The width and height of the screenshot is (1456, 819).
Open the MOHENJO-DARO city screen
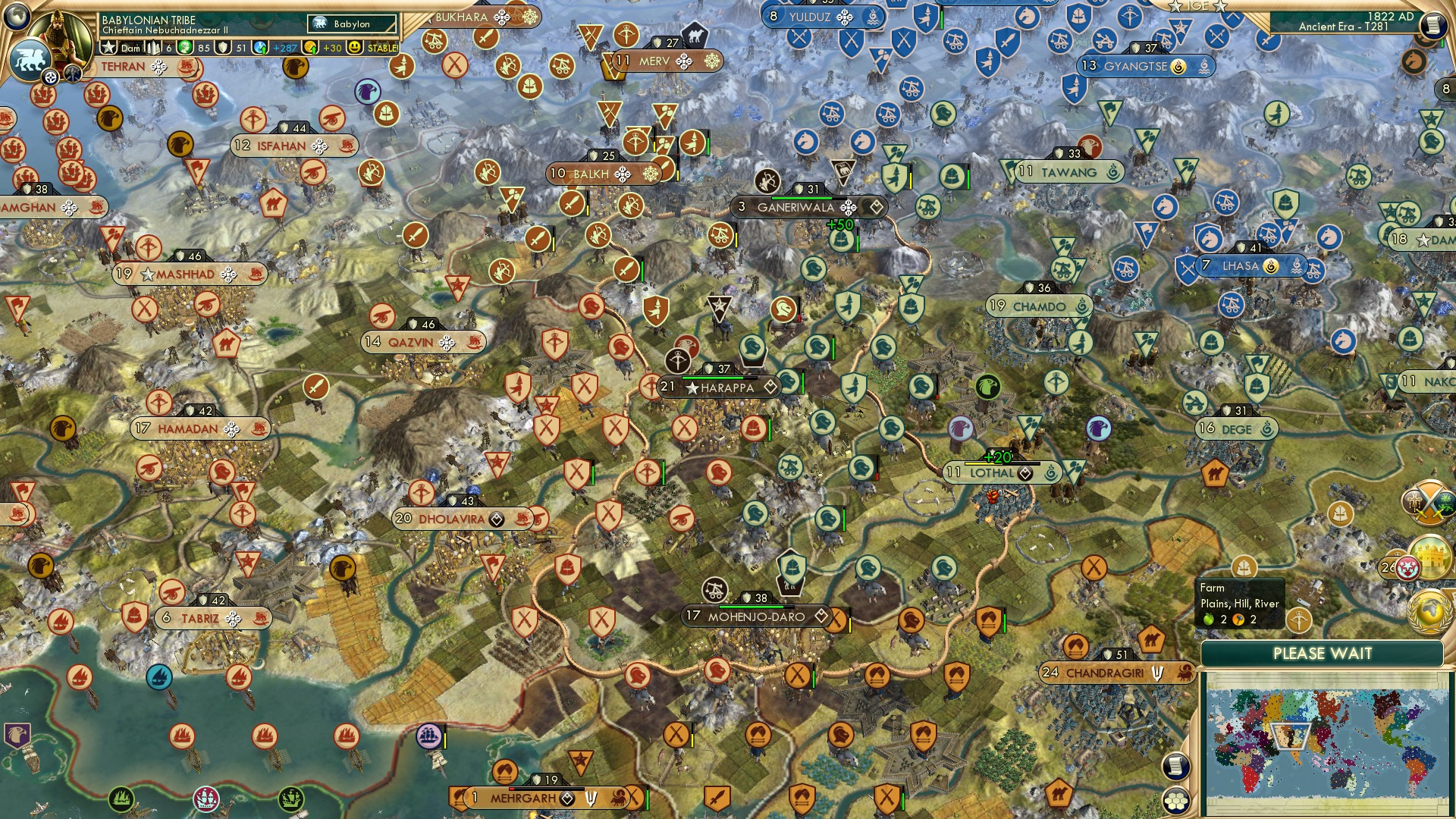755,617
